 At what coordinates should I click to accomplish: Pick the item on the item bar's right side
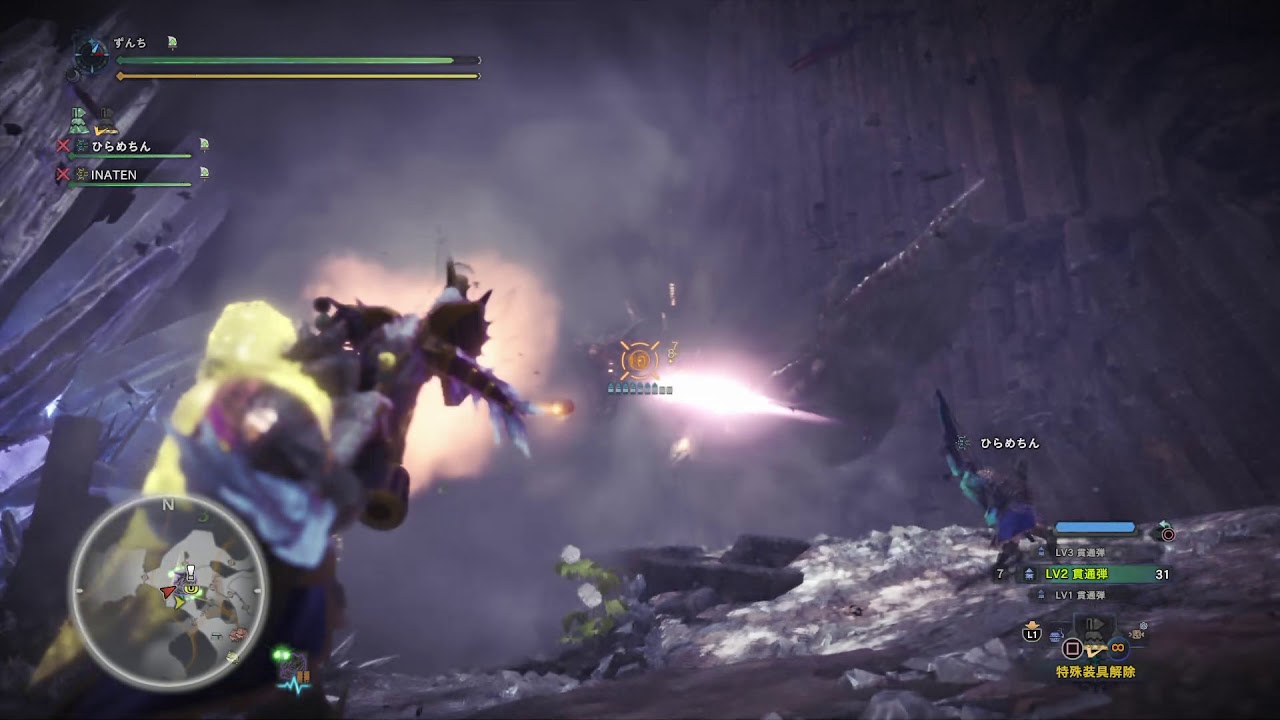click(1135, 634)
